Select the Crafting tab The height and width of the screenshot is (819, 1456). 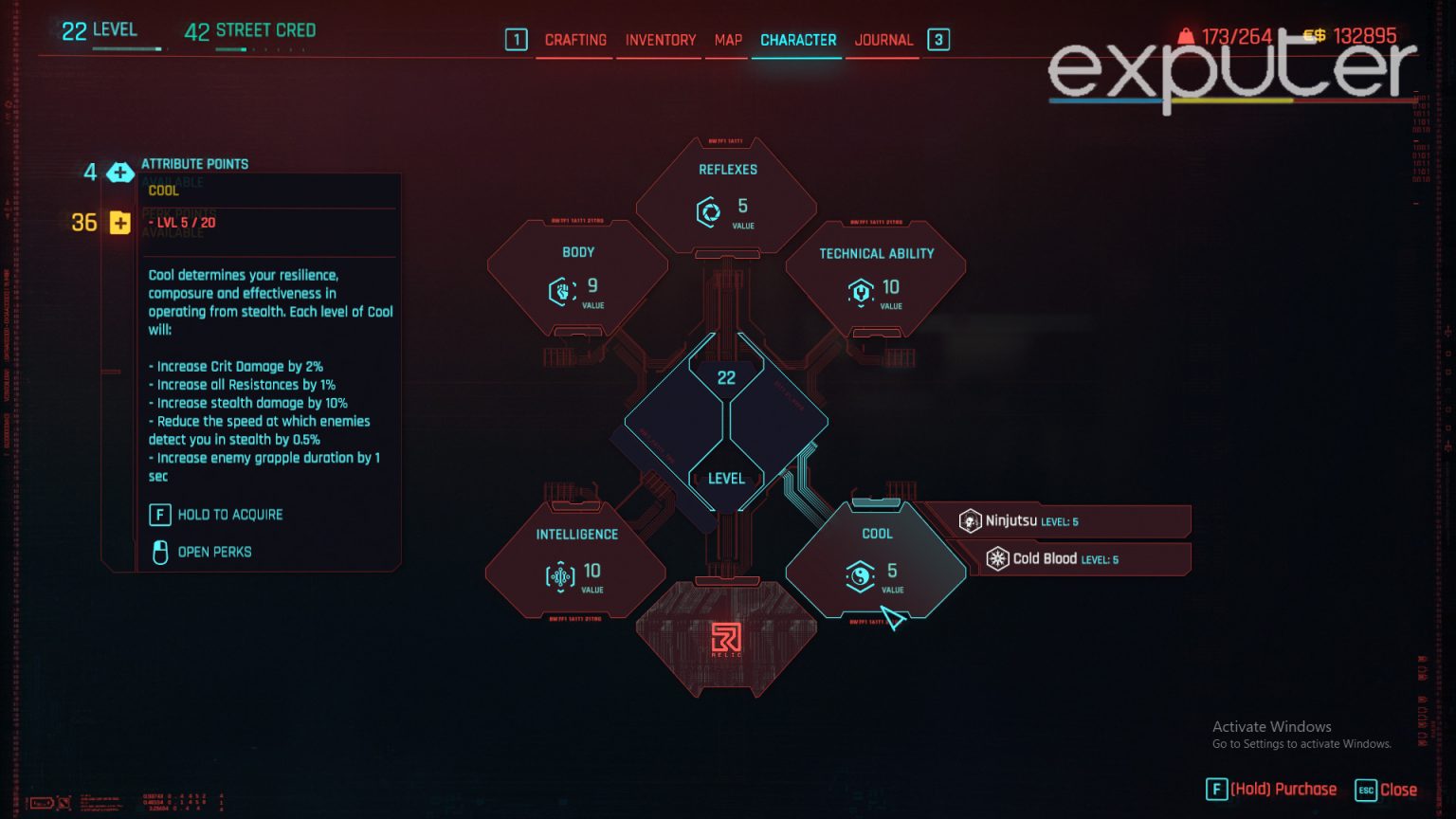pos(574,40)
